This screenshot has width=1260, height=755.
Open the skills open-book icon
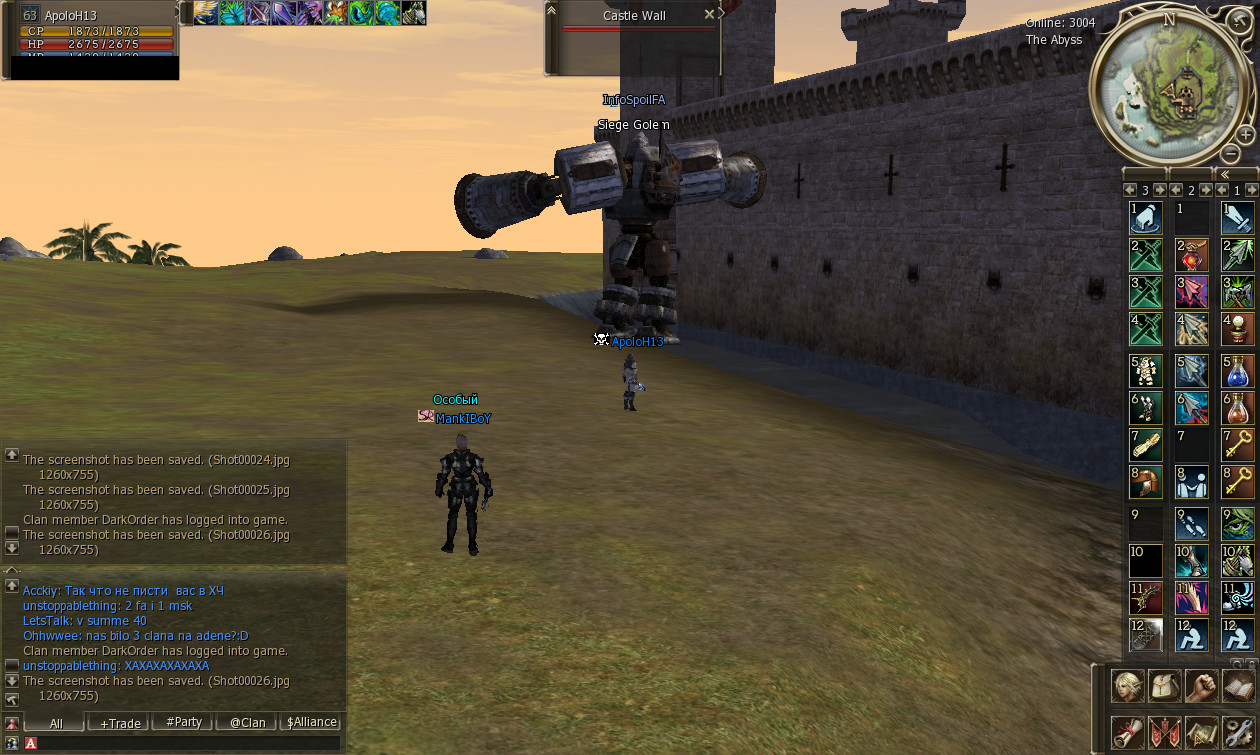pyautogui.click(x=1239, y=686)
